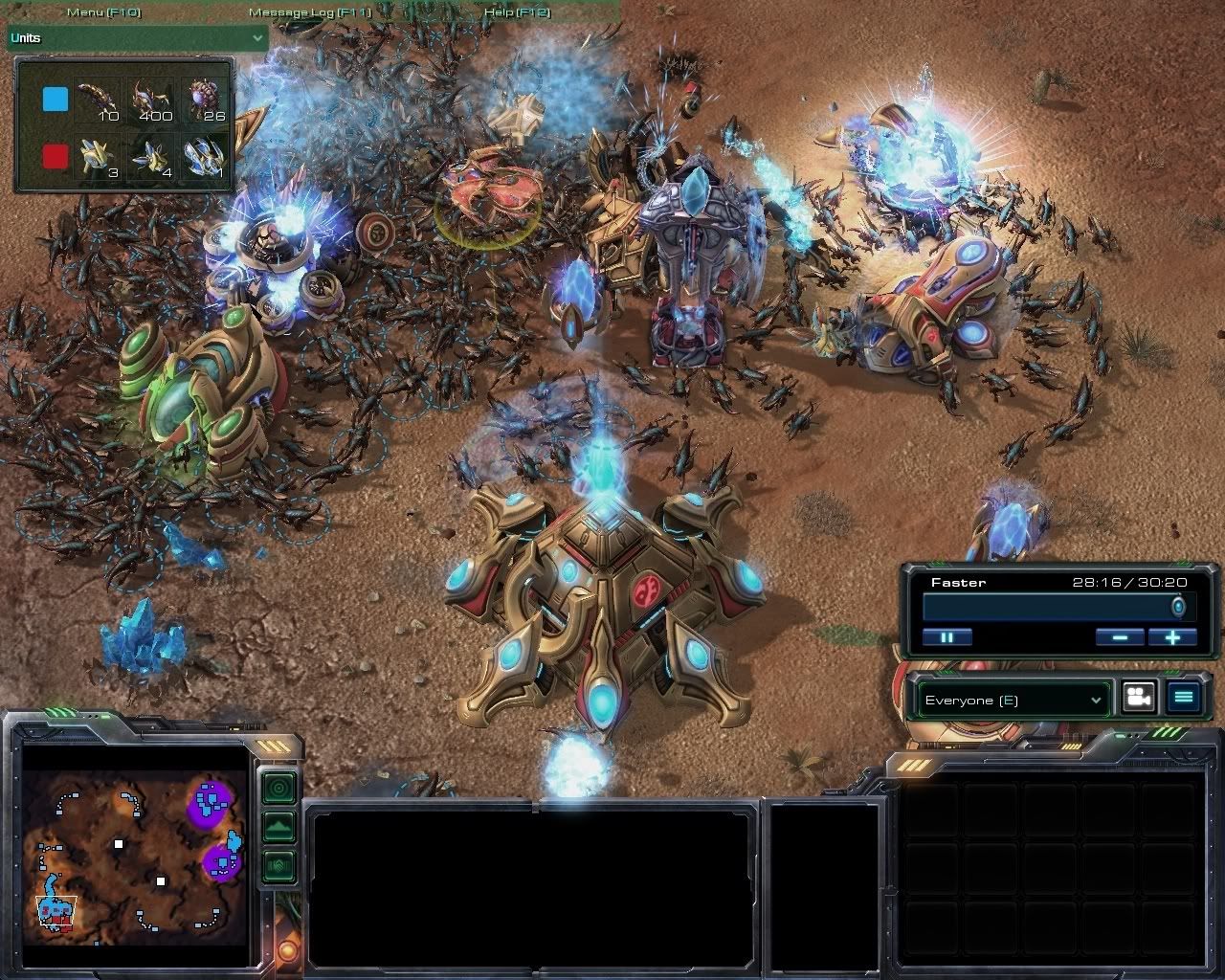Pause the replay playback

click(947, 636)
